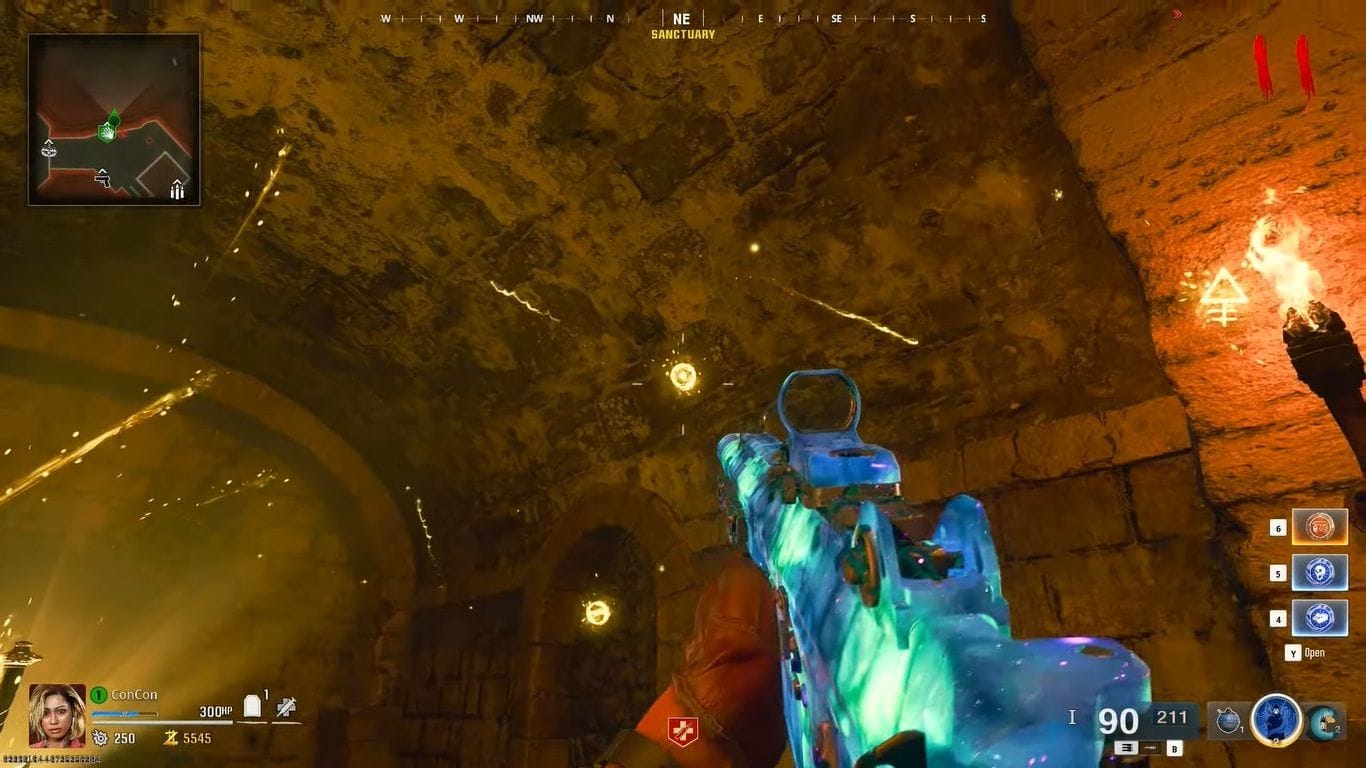Click the player name ConCon

pos(135,692)
